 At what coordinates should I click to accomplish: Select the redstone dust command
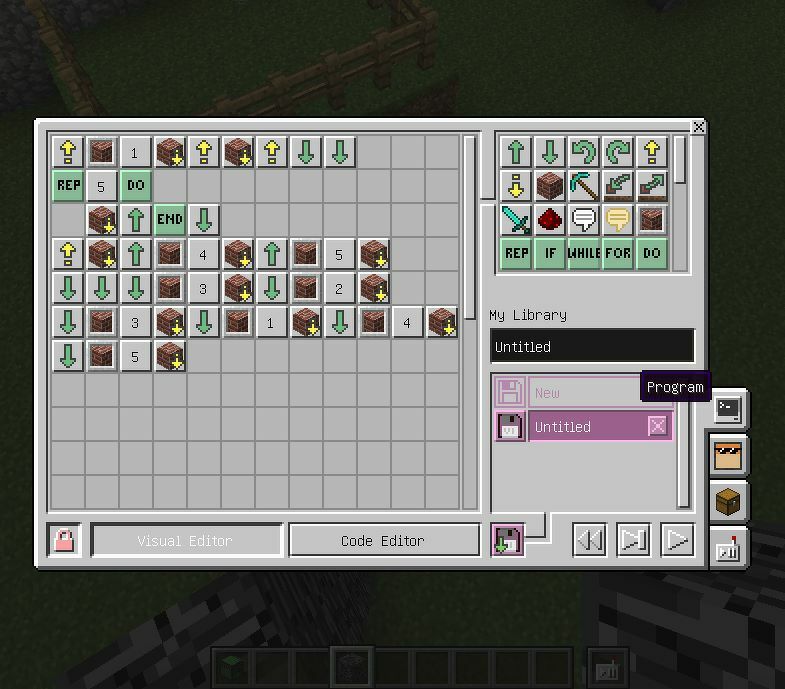click(549, 220)
